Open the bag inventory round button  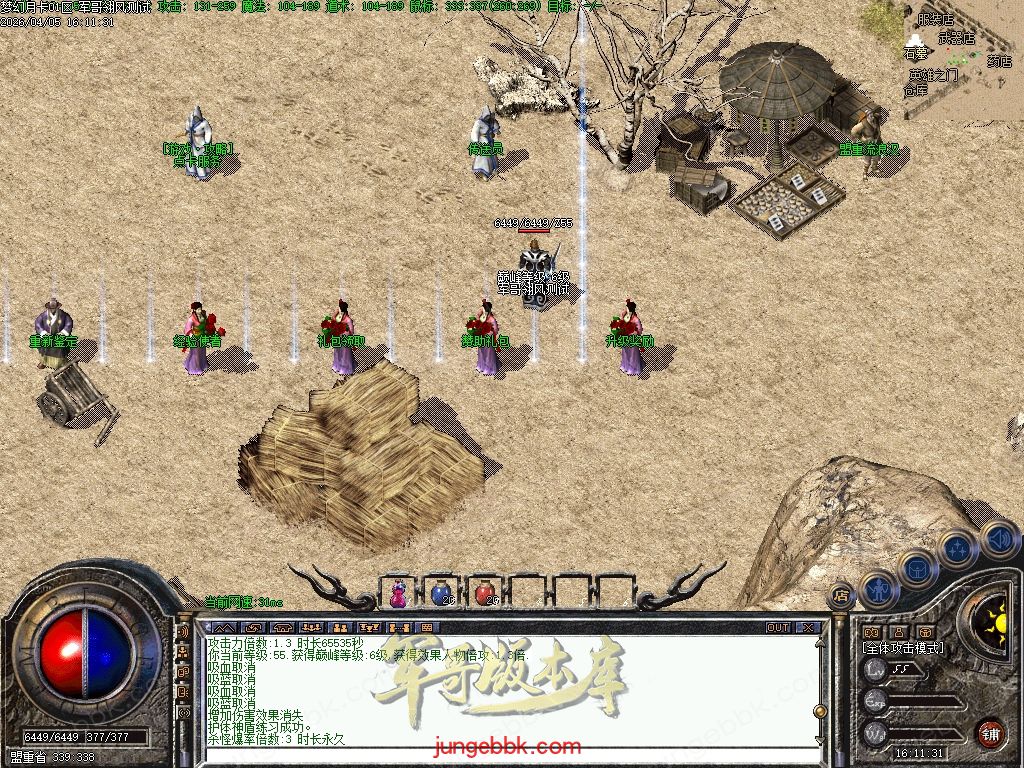tap(917, 569)
